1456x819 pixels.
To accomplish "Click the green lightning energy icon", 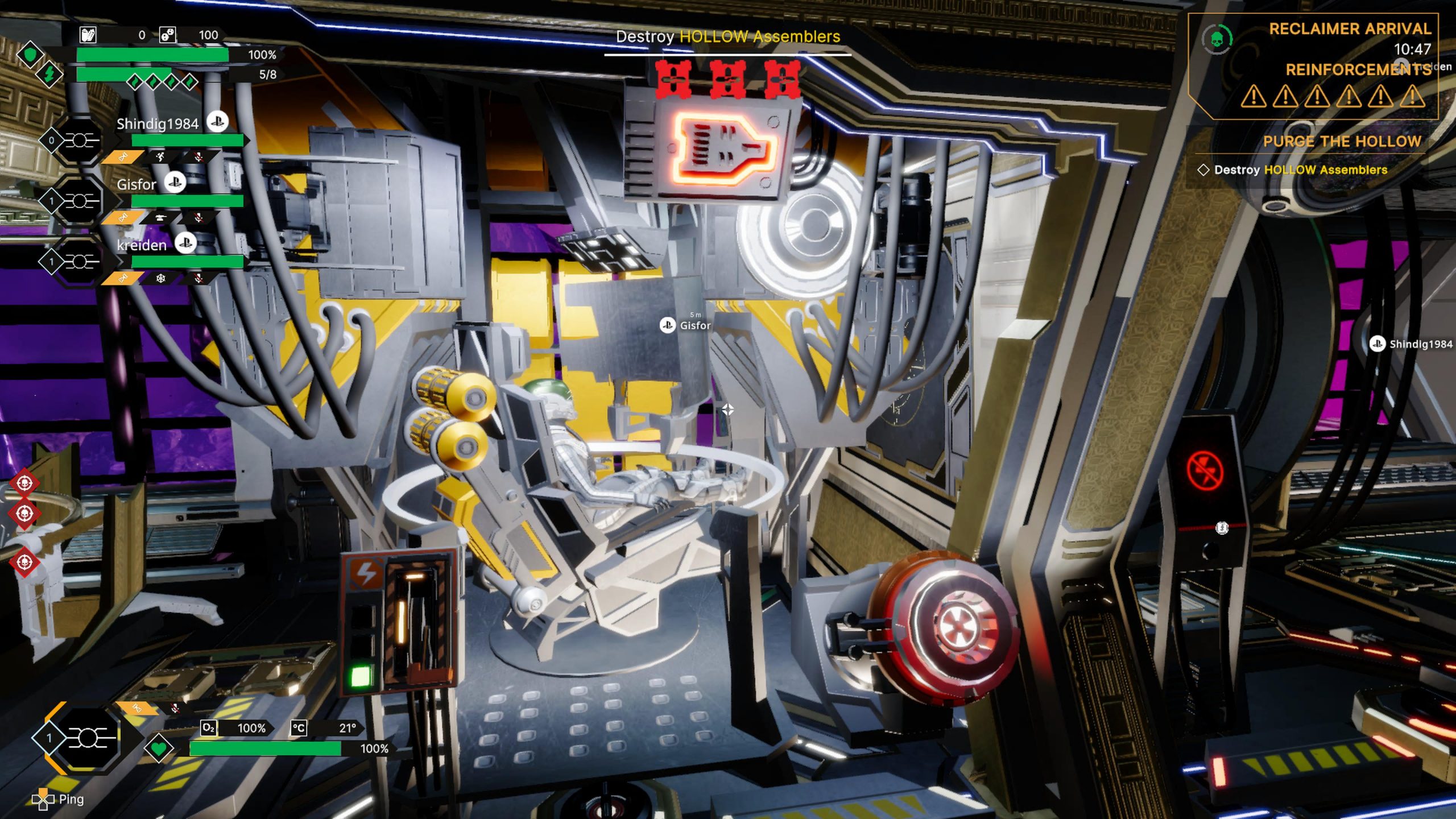I will [49, 74].
